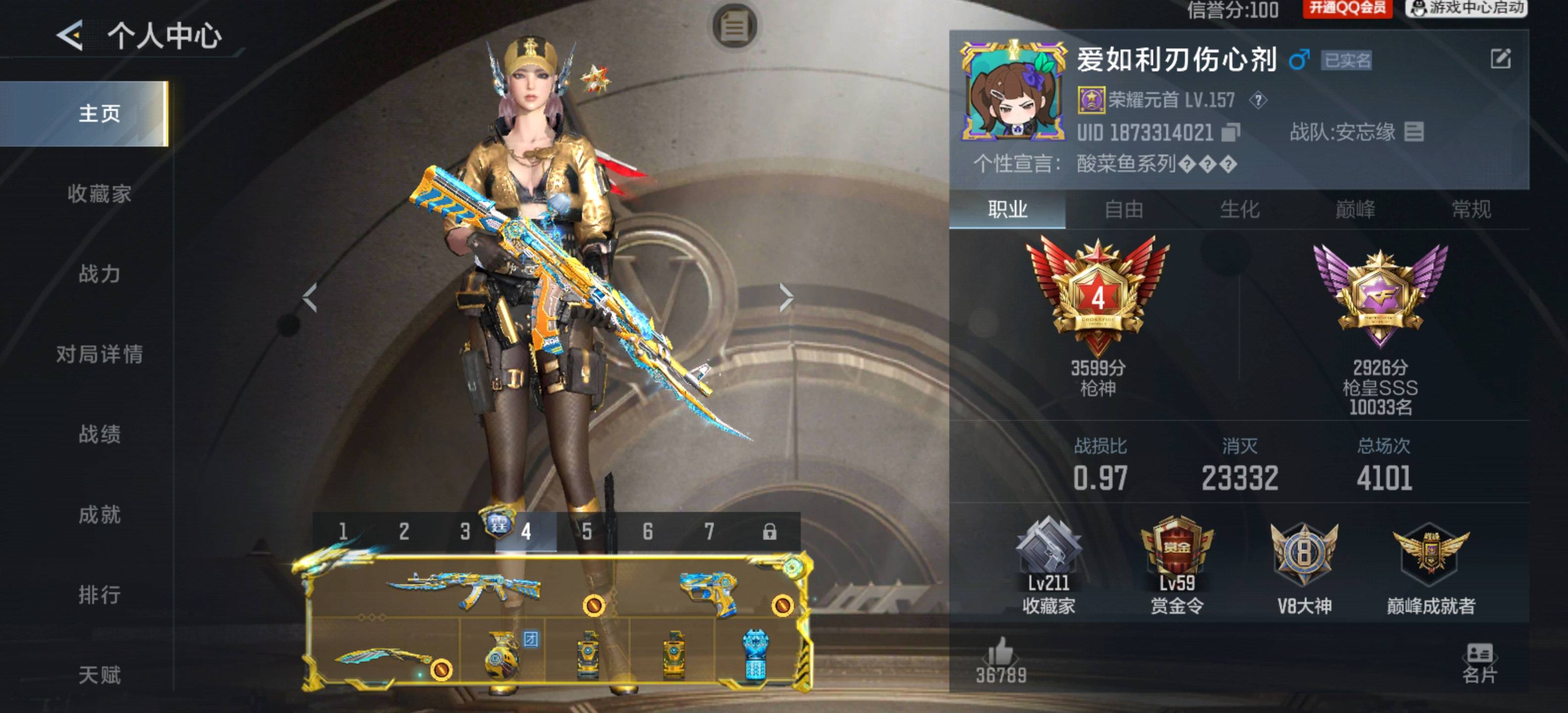
Task: Open 对局详情 match details
Action: 99,354
